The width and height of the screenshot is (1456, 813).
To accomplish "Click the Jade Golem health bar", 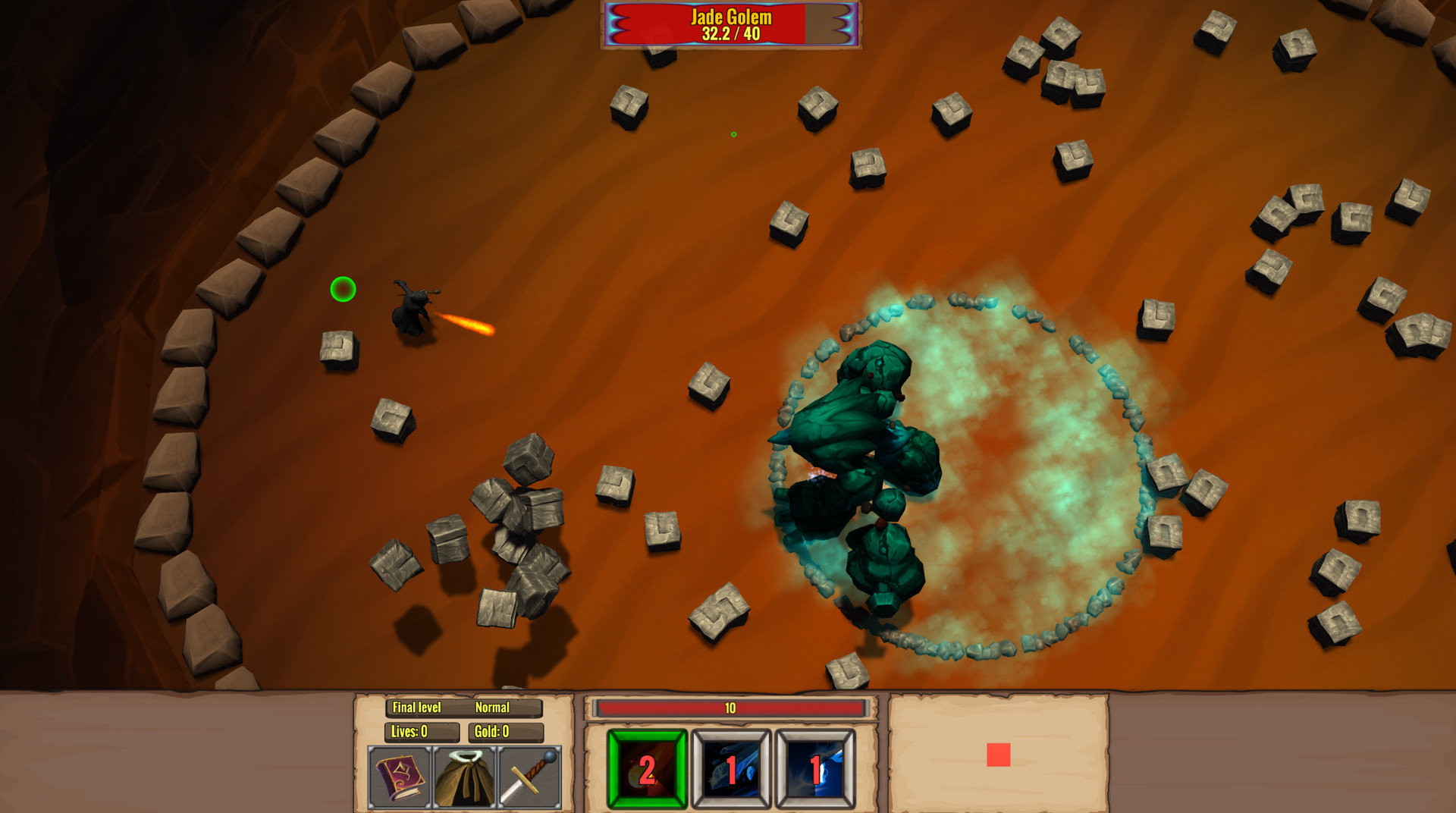I will pos(730,23).
